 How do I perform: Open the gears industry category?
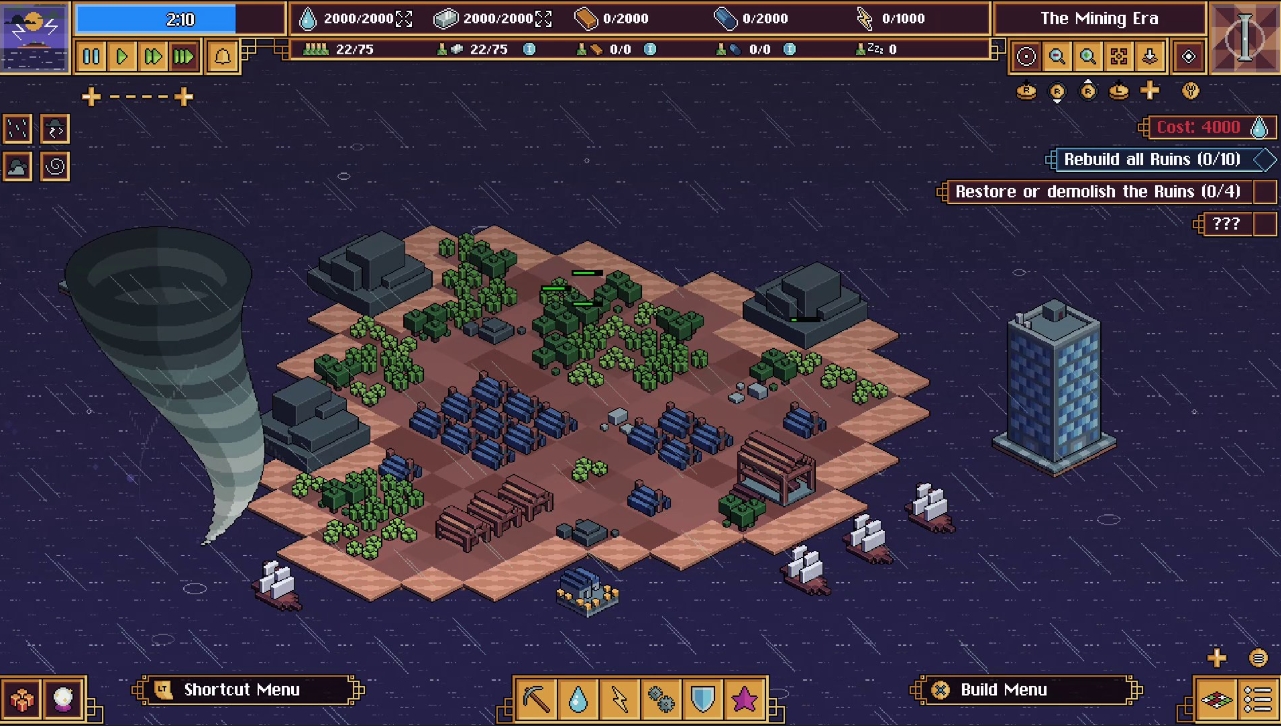[661, 698]
